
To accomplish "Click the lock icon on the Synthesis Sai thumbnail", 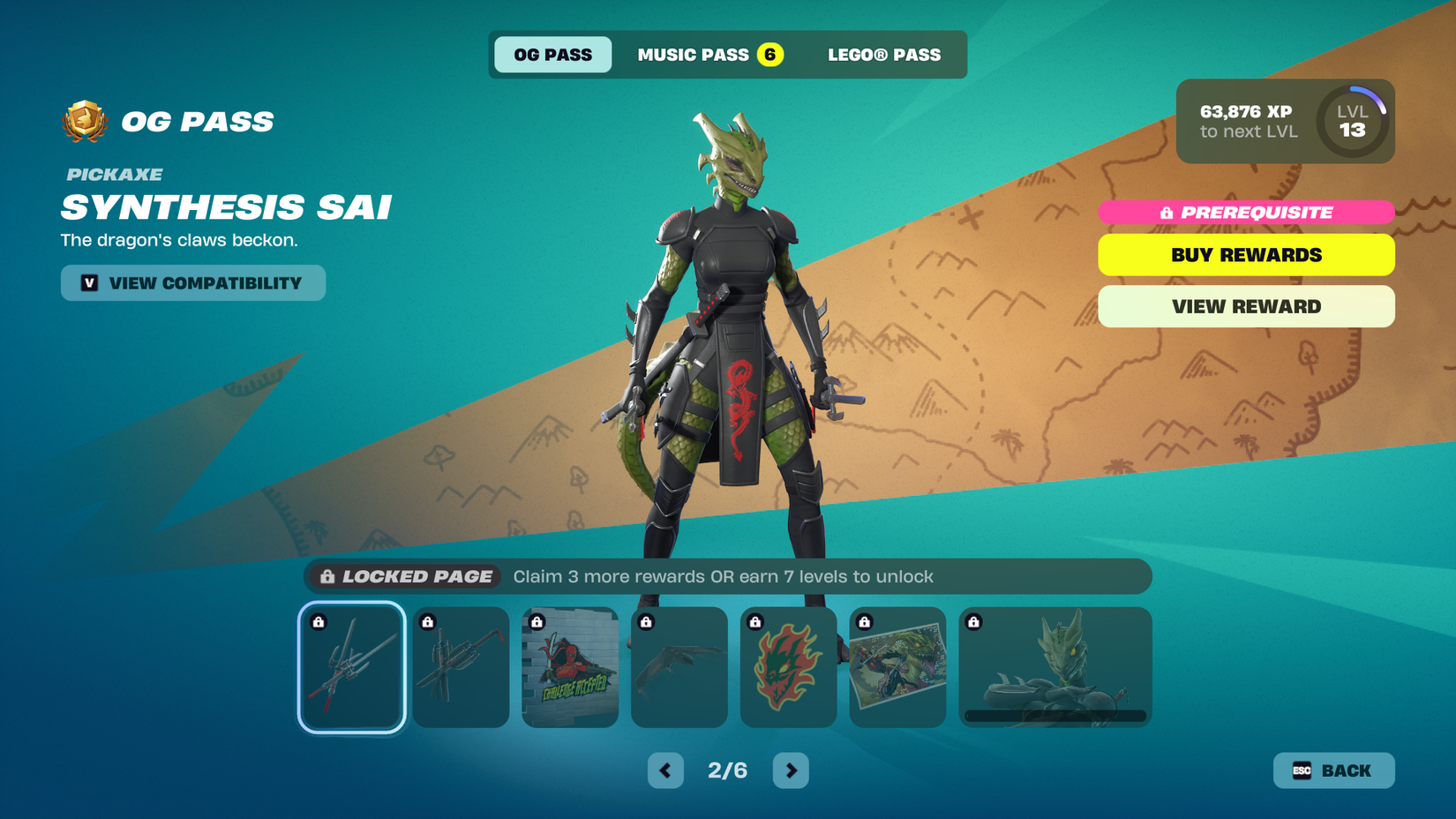I will pyautogui.click(x=318, y=621).
